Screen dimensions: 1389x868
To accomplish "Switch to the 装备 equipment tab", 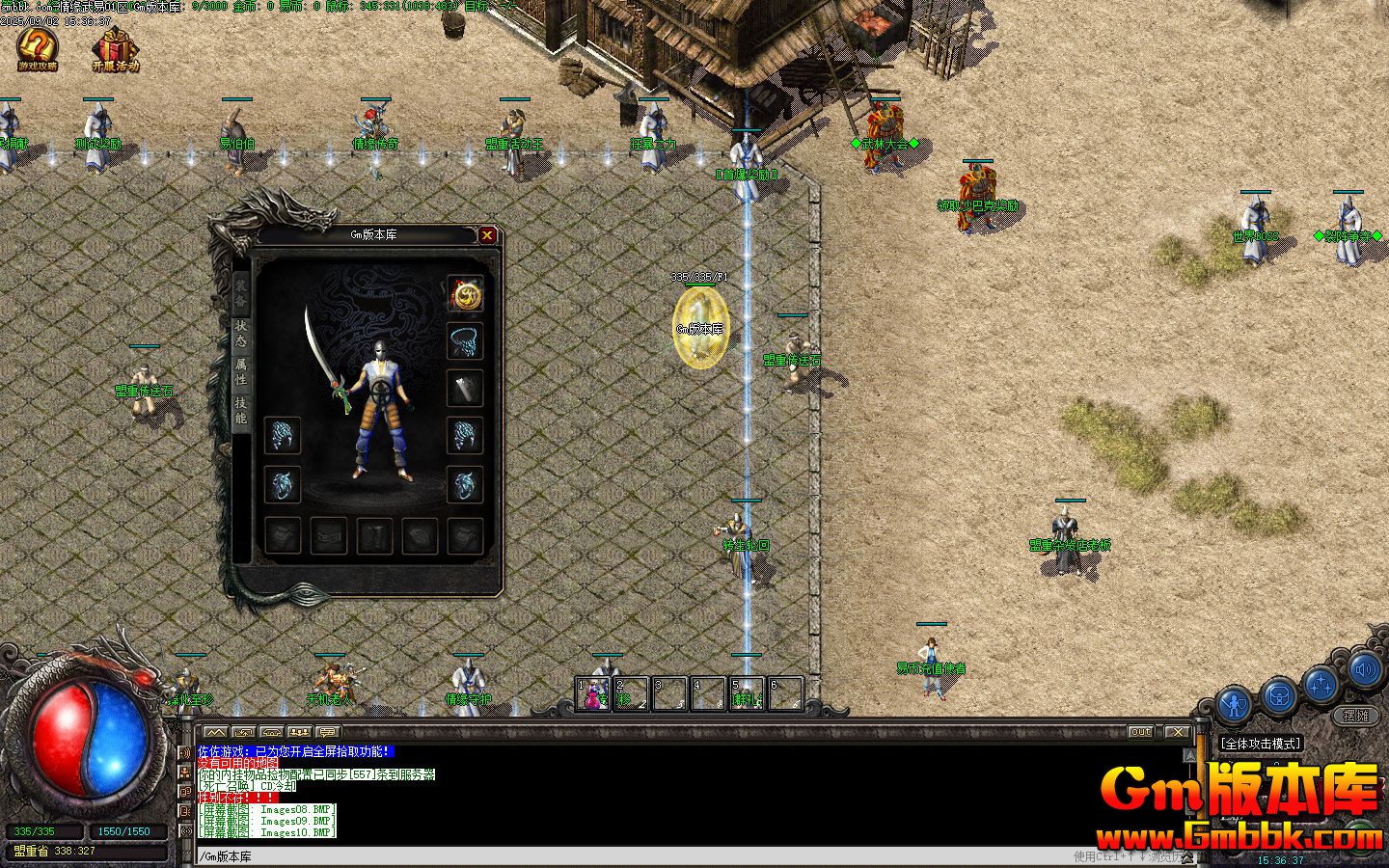I will coord(240,288).
